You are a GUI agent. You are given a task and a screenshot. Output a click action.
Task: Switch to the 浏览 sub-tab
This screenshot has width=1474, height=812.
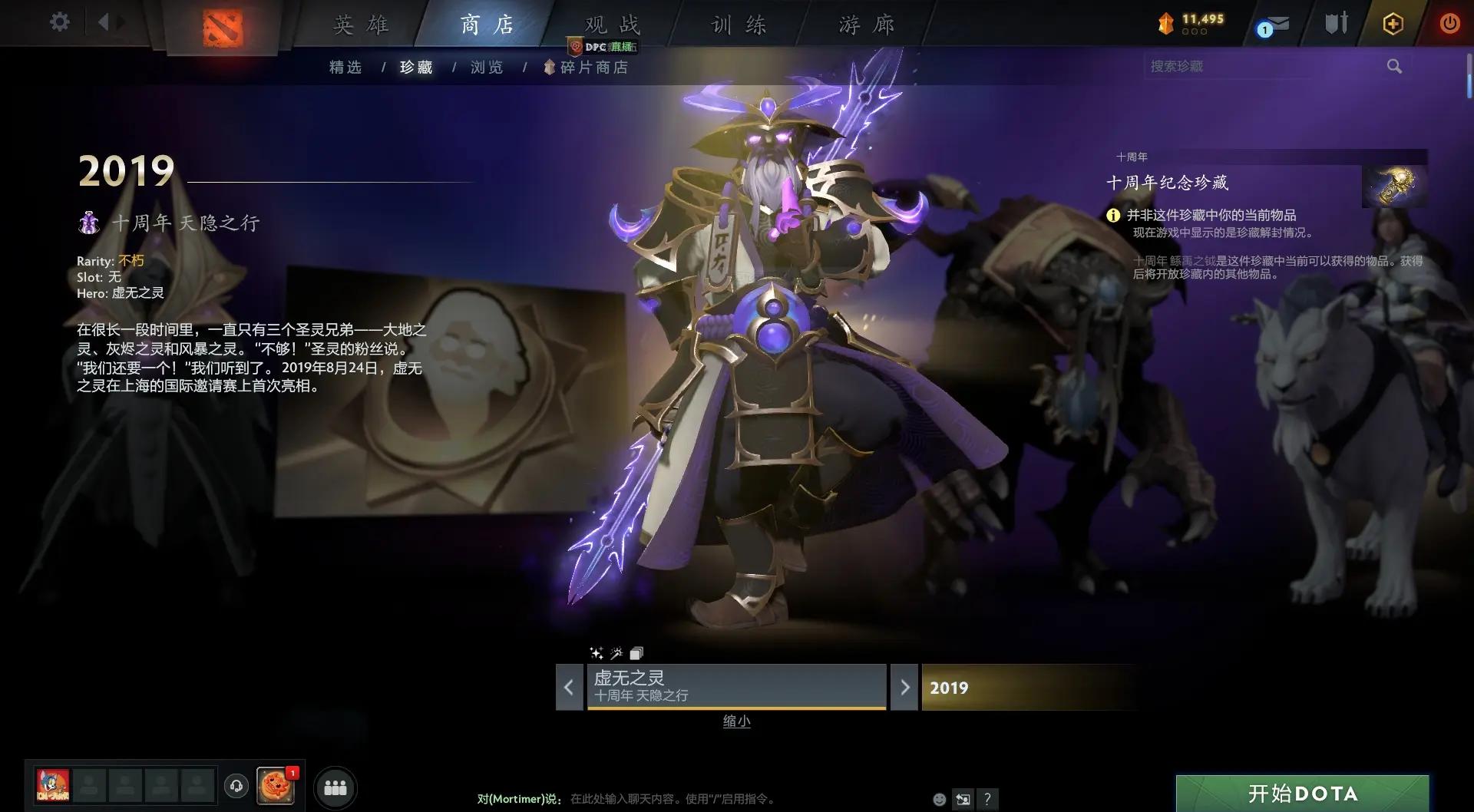485,67
